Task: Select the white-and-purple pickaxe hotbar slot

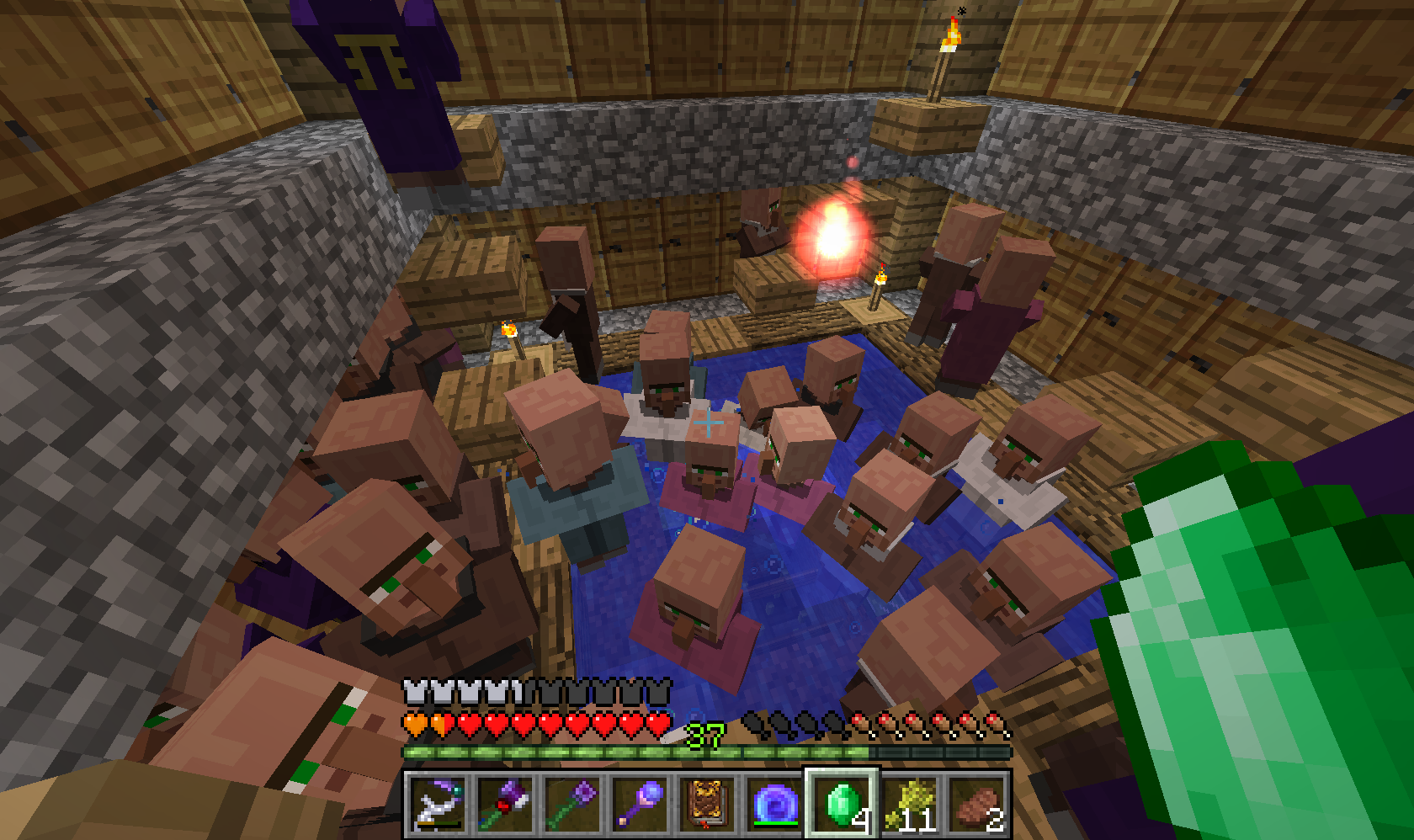Action: 438,804
